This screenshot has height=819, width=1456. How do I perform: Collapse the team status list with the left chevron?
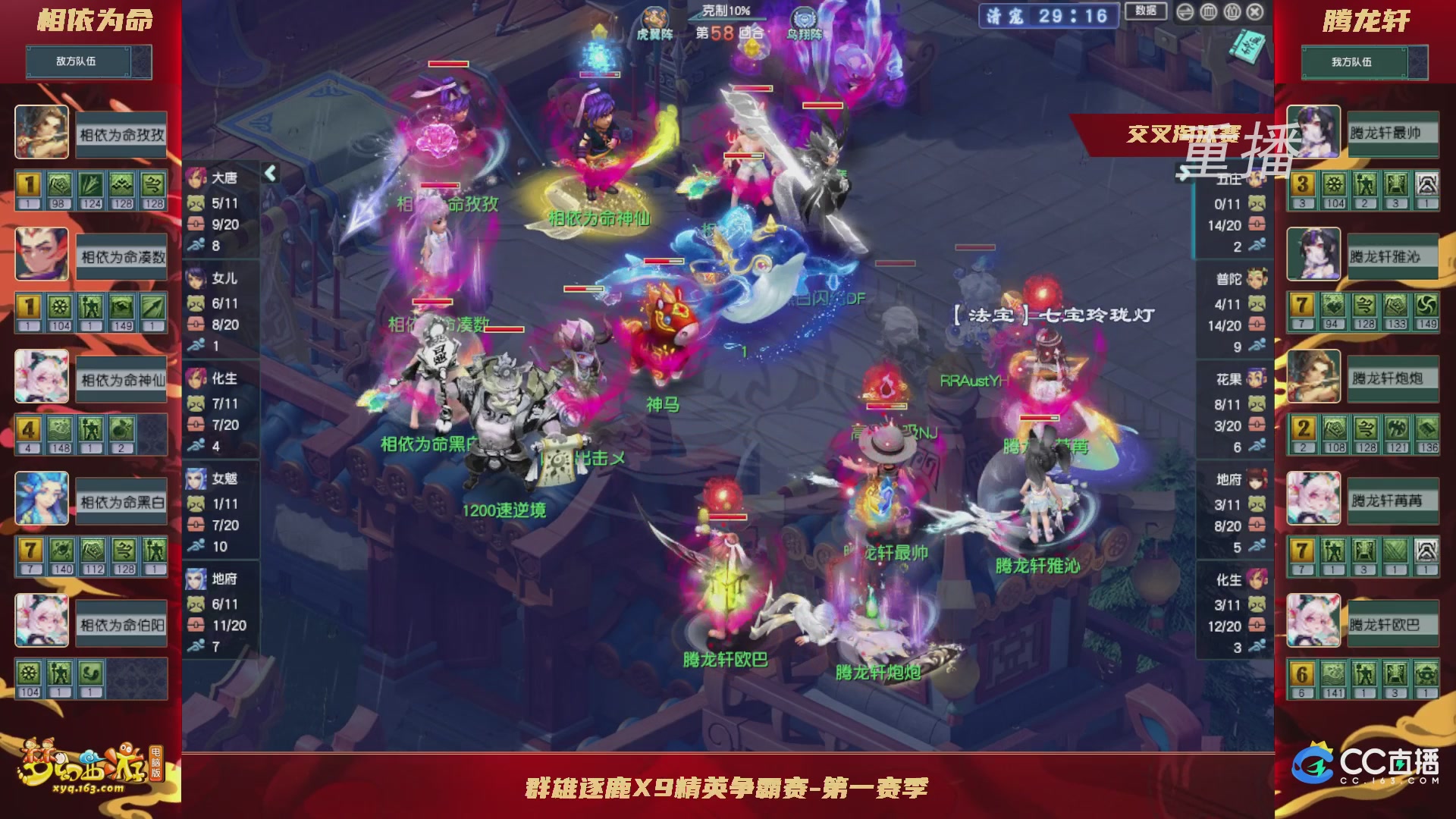pyautogui.click(x=268, y=173)
